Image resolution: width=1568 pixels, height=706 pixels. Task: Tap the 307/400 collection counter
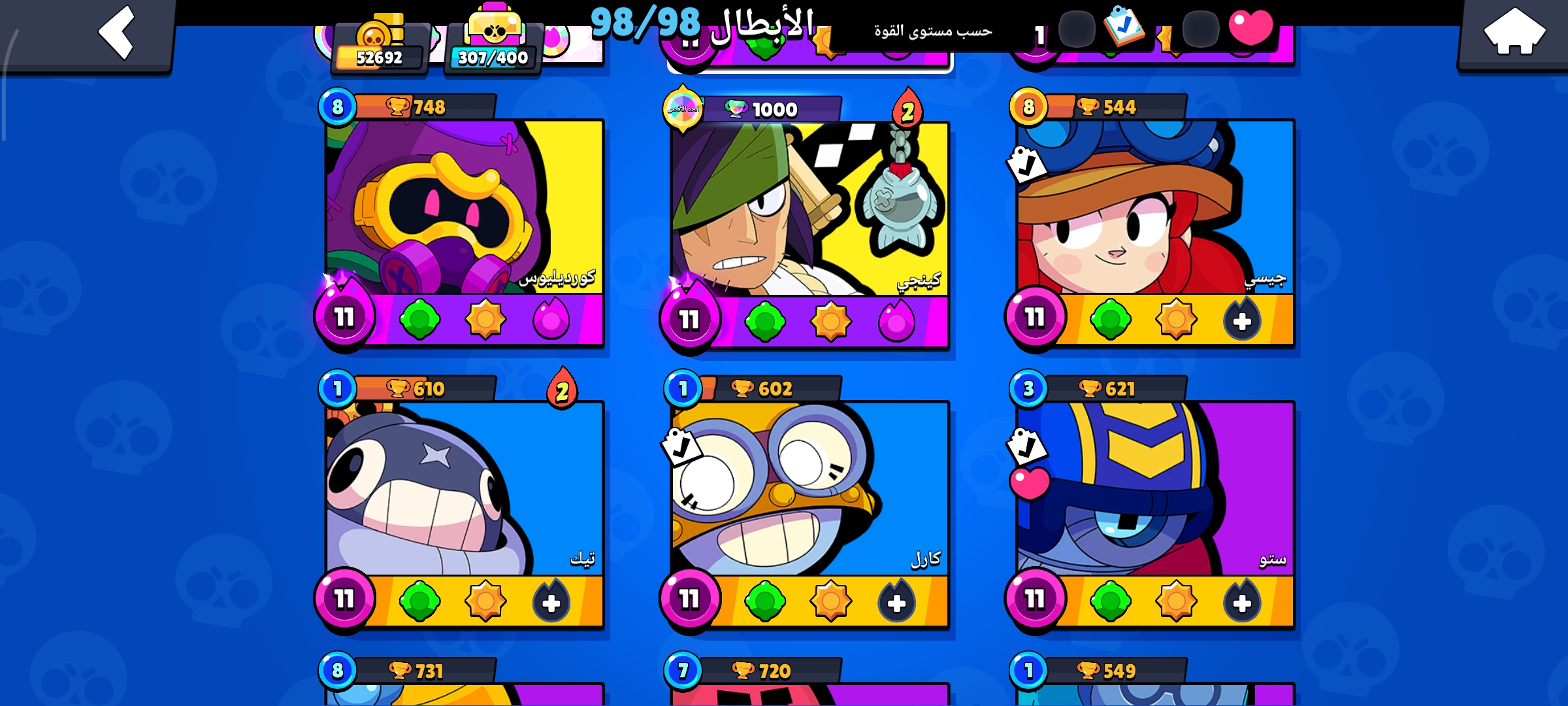[493, 47]
